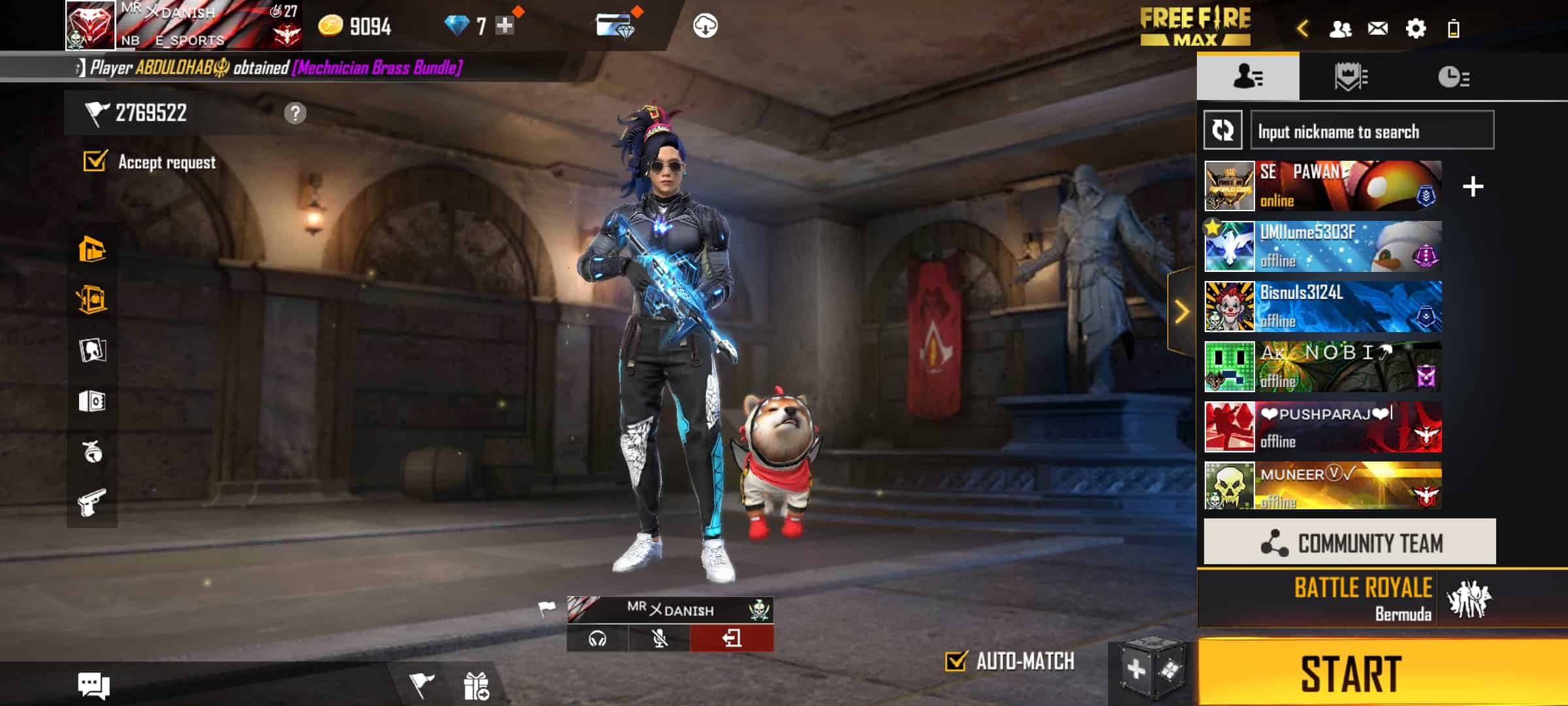Open the settings gear

pos(1415,29)
